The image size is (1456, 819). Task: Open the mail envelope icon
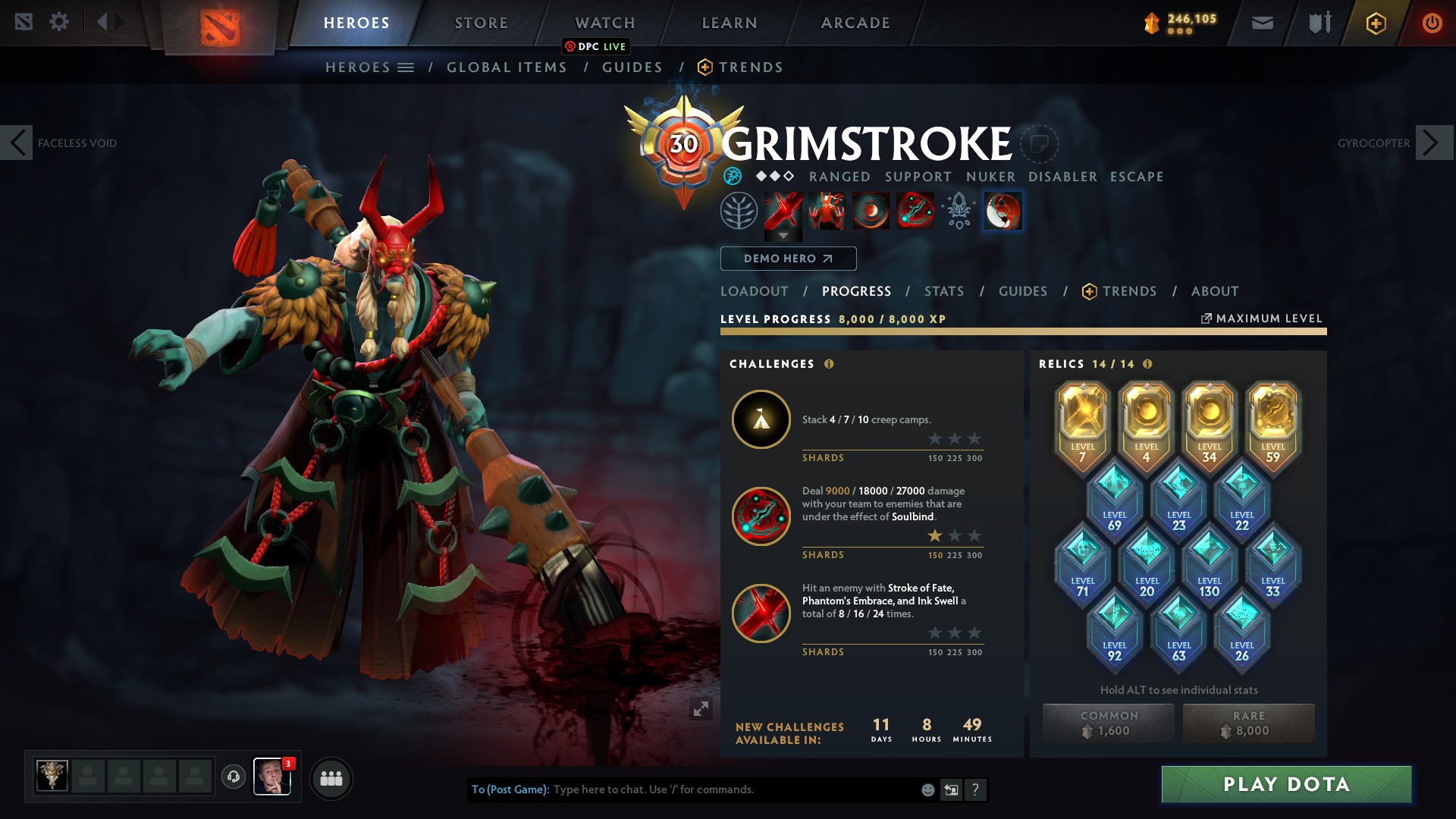click(1261, 22)
